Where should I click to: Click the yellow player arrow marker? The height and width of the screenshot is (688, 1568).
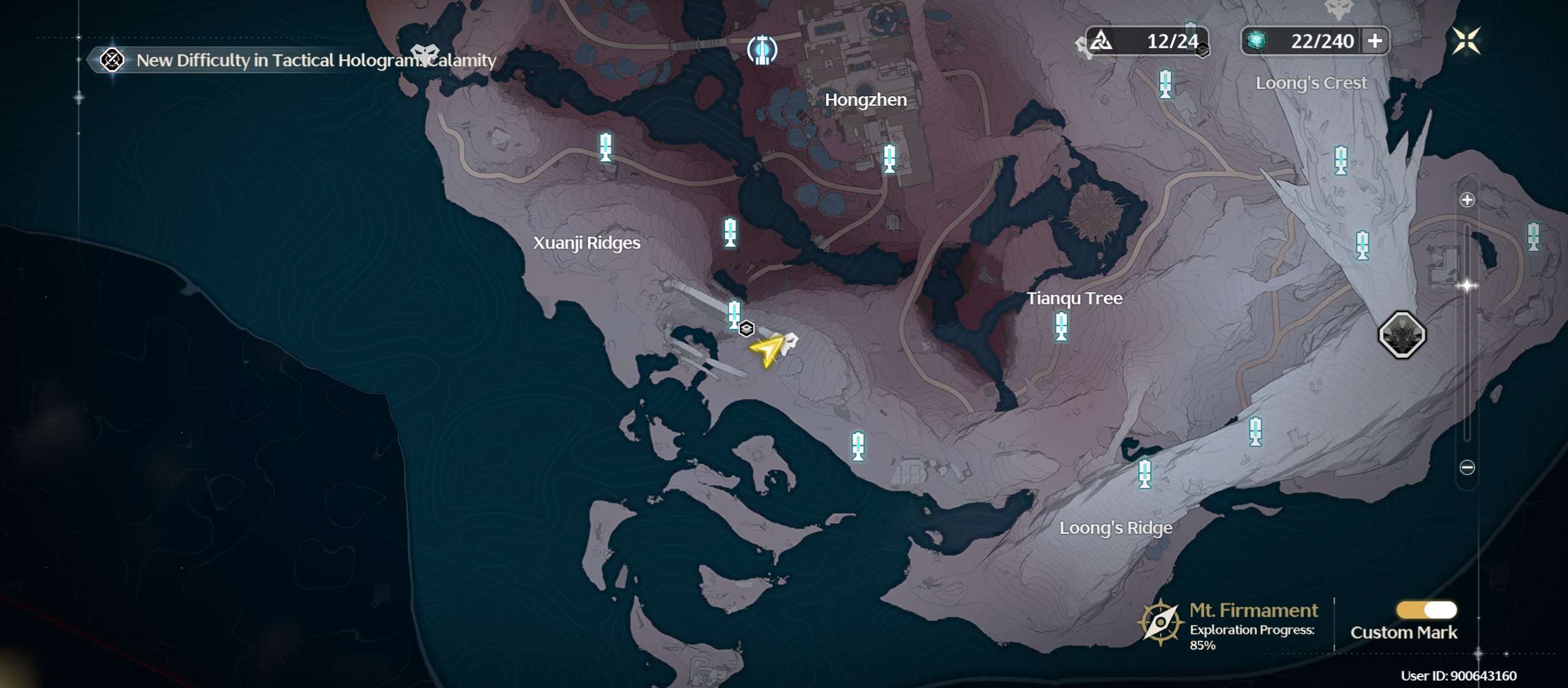pos(767,350)
